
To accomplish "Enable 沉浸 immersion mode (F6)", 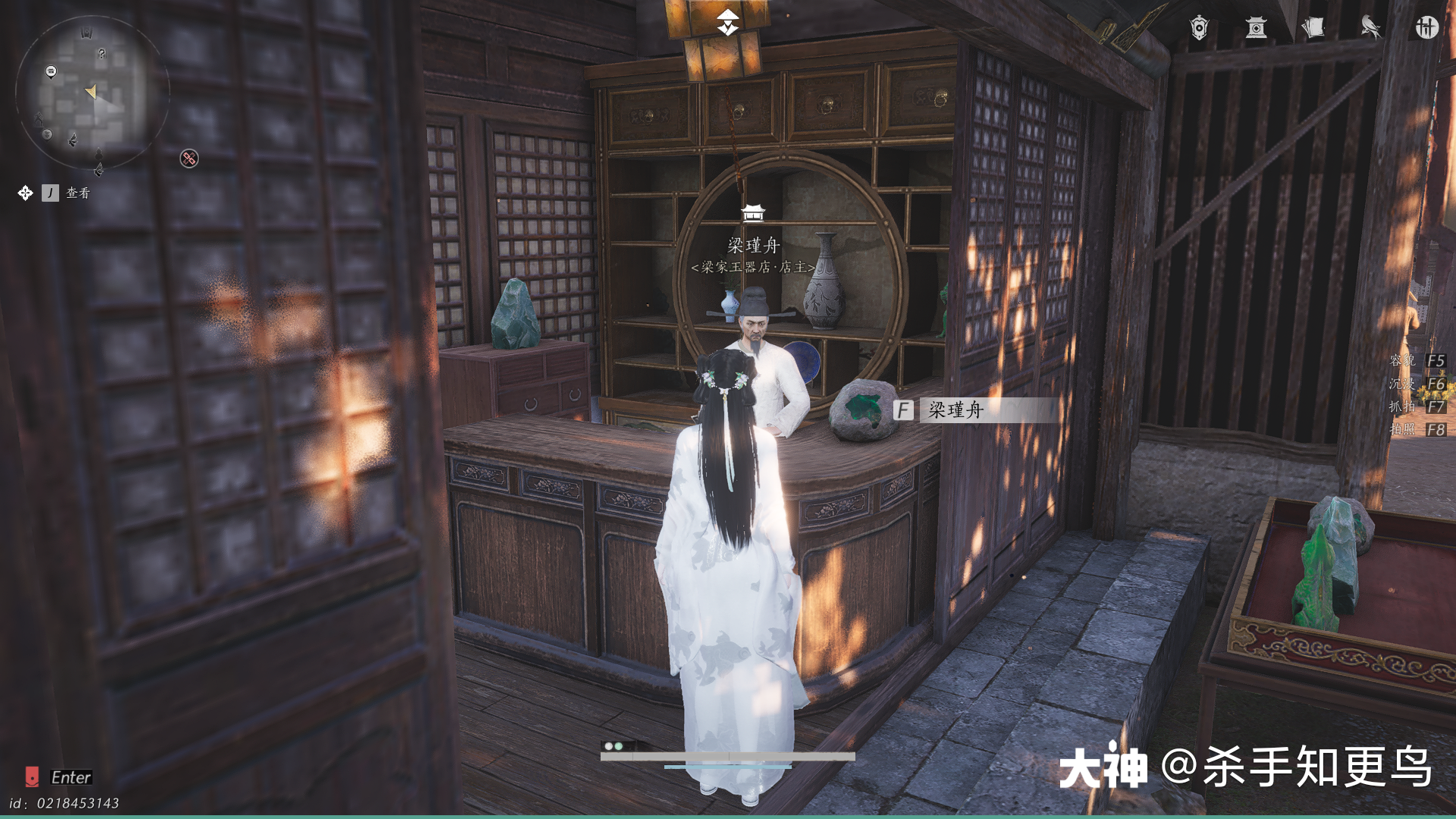I will coord(1418,385).
